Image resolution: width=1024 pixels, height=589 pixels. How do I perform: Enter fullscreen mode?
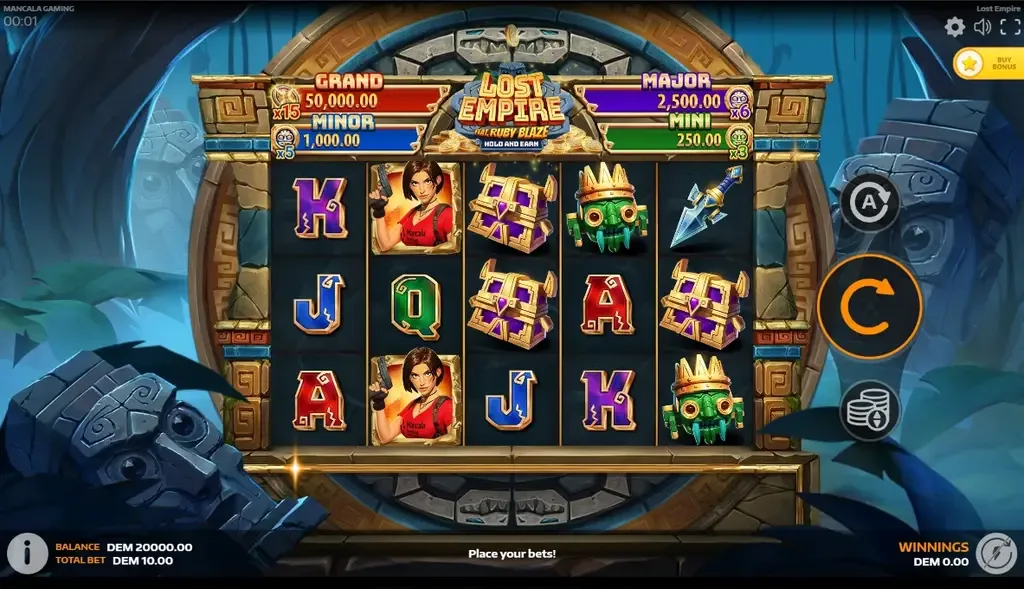coord(1008,27)
